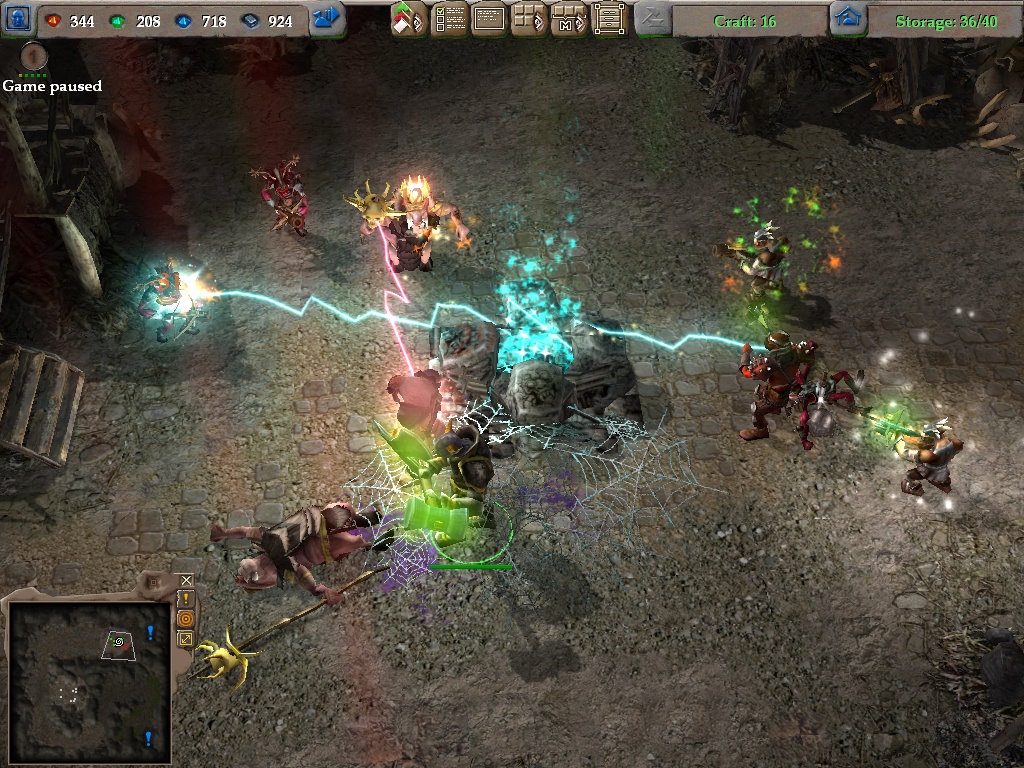
Task: Click the diagonal arrows minimap resize button
Action: tap(186, 638)
